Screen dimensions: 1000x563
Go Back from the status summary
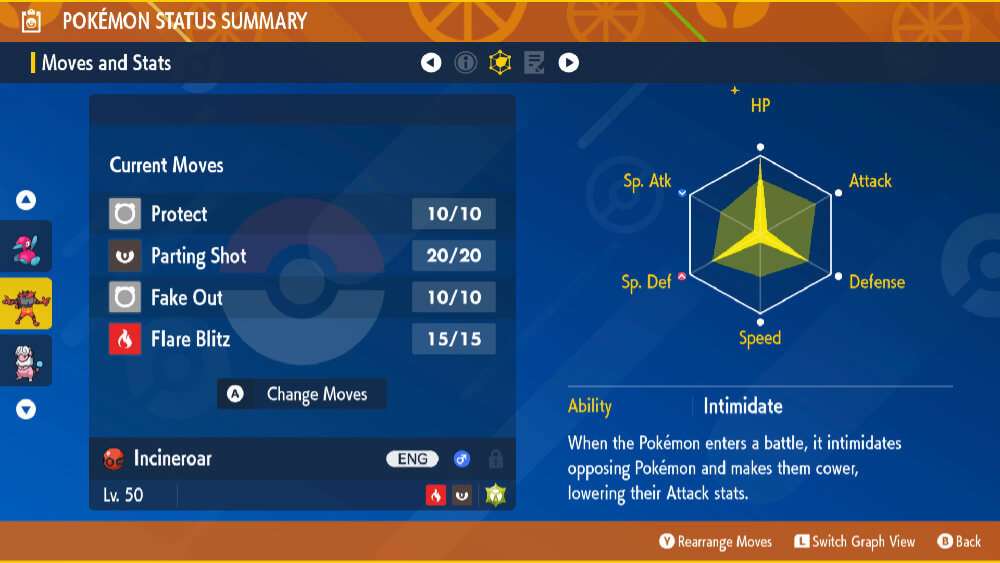pyautogui.click(x=958, y=542)
